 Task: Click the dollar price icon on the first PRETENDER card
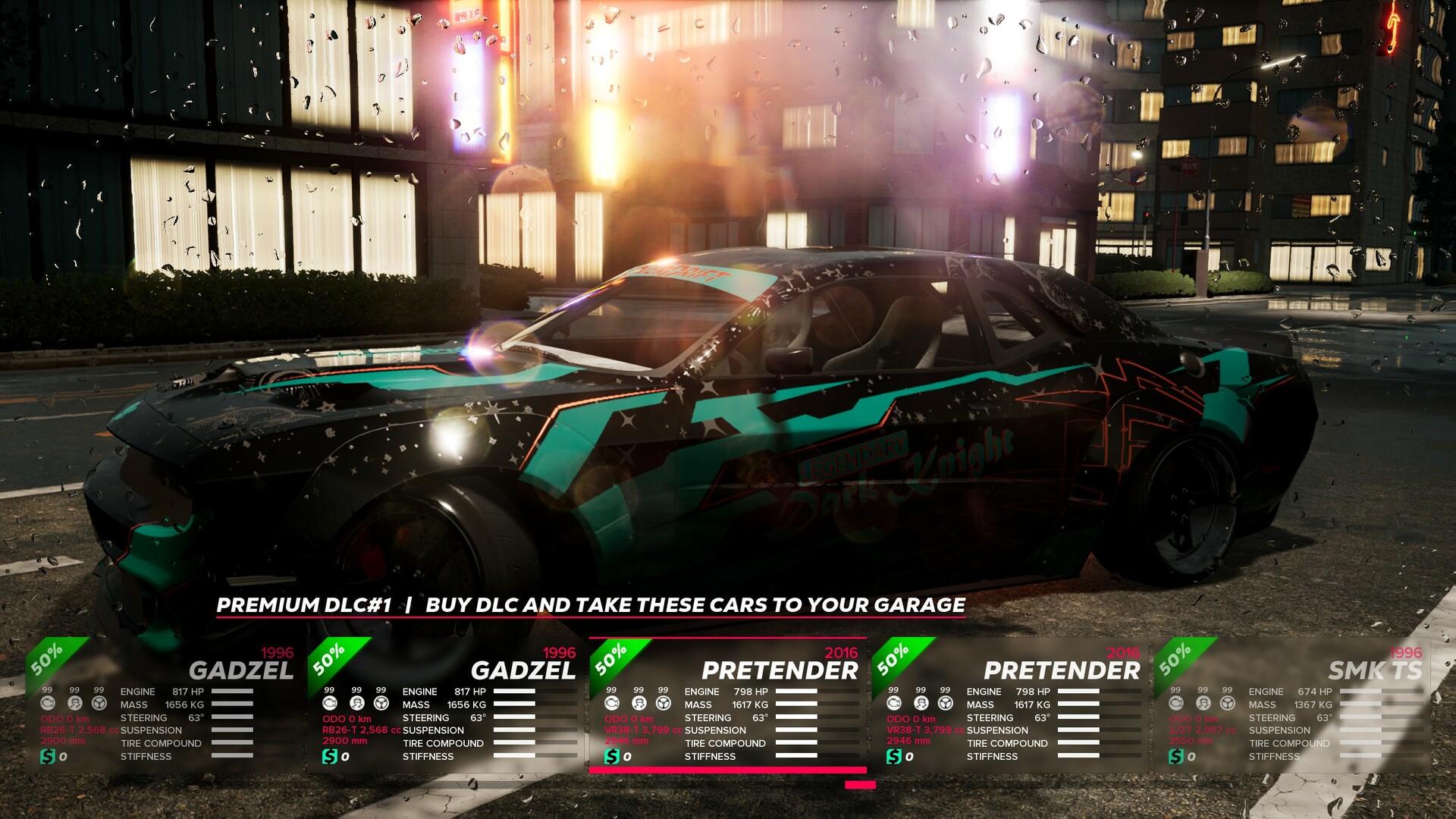click(611, 755)
